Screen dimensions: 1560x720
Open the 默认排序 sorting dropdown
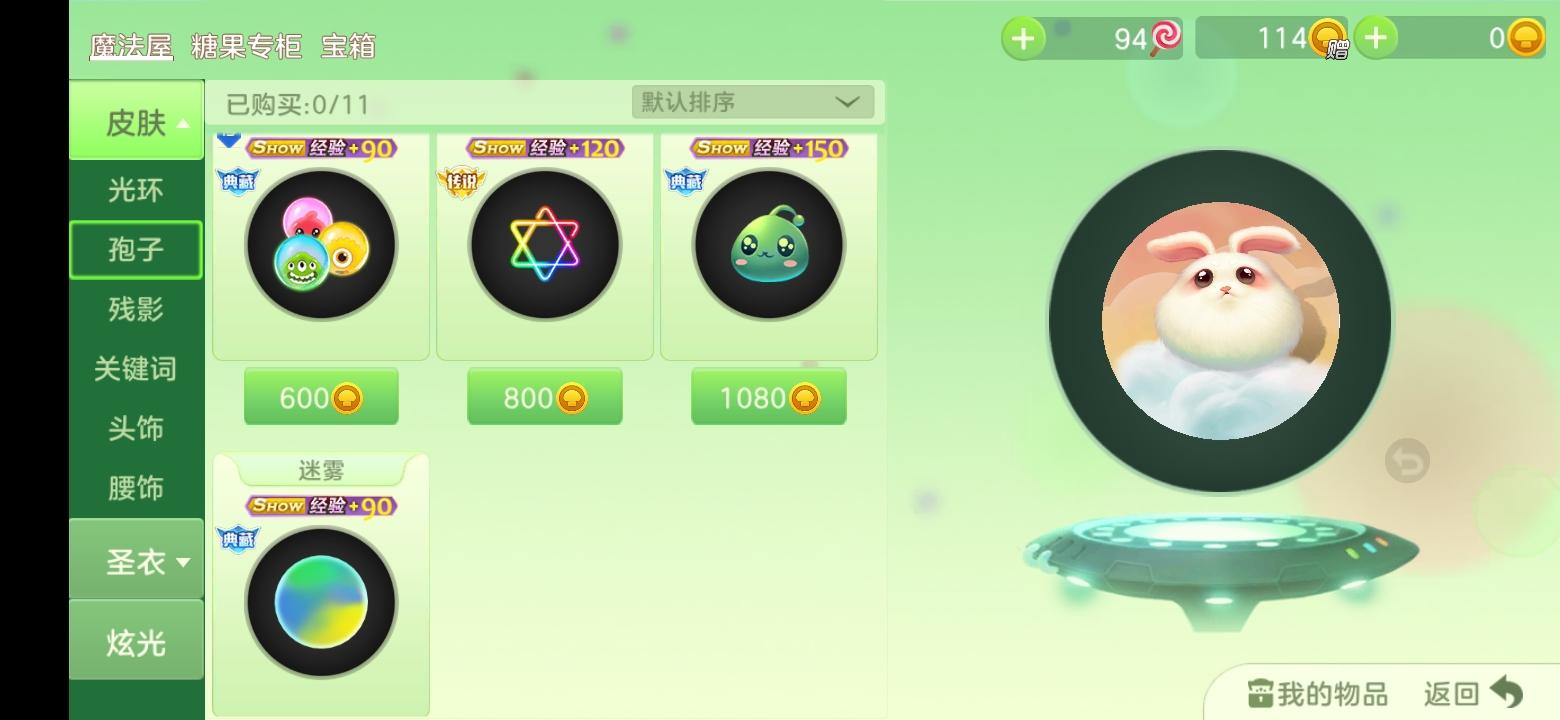tap(750, 101)
